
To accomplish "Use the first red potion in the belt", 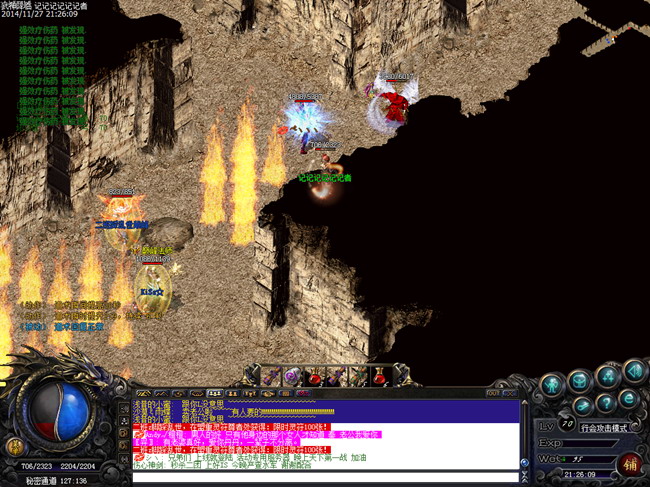I will [x=314, y=376].
